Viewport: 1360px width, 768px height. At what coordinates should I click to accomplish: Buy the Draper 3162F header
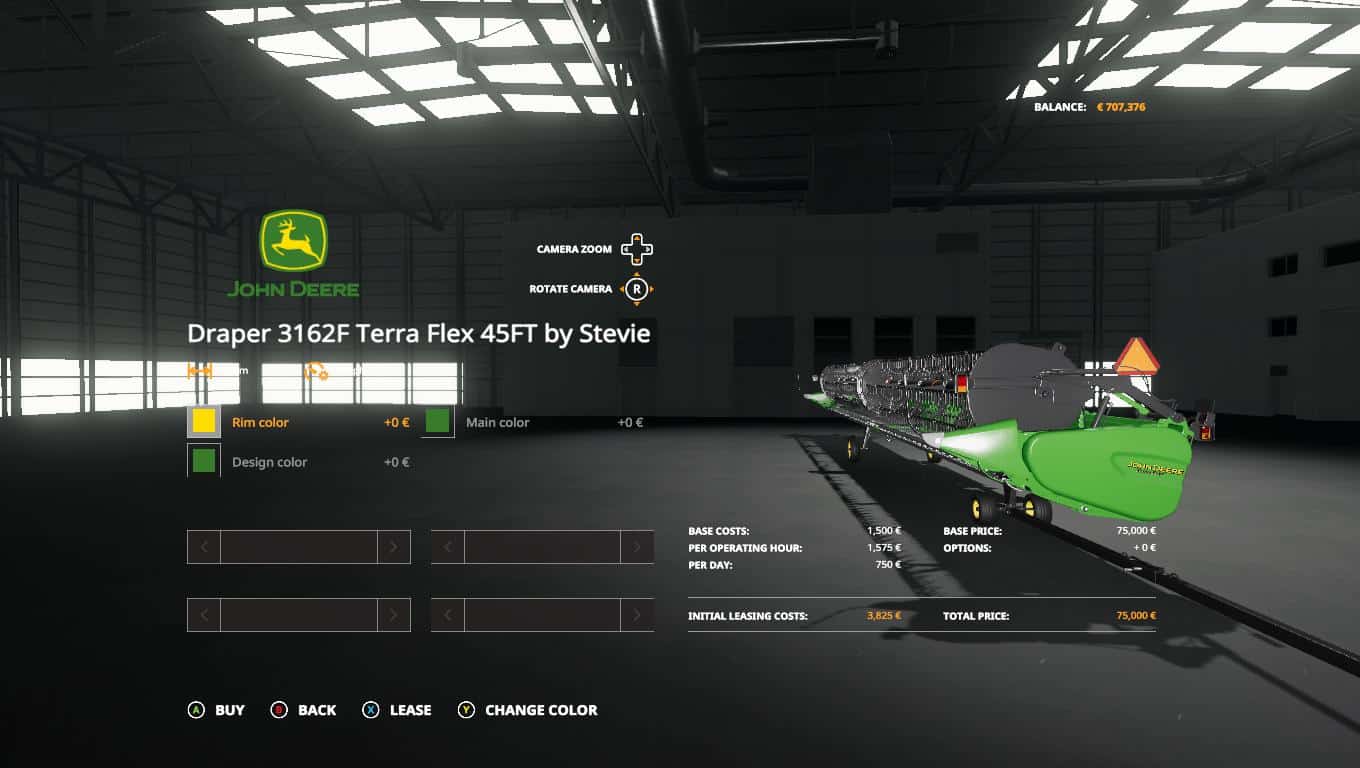(x=217, y=710)
